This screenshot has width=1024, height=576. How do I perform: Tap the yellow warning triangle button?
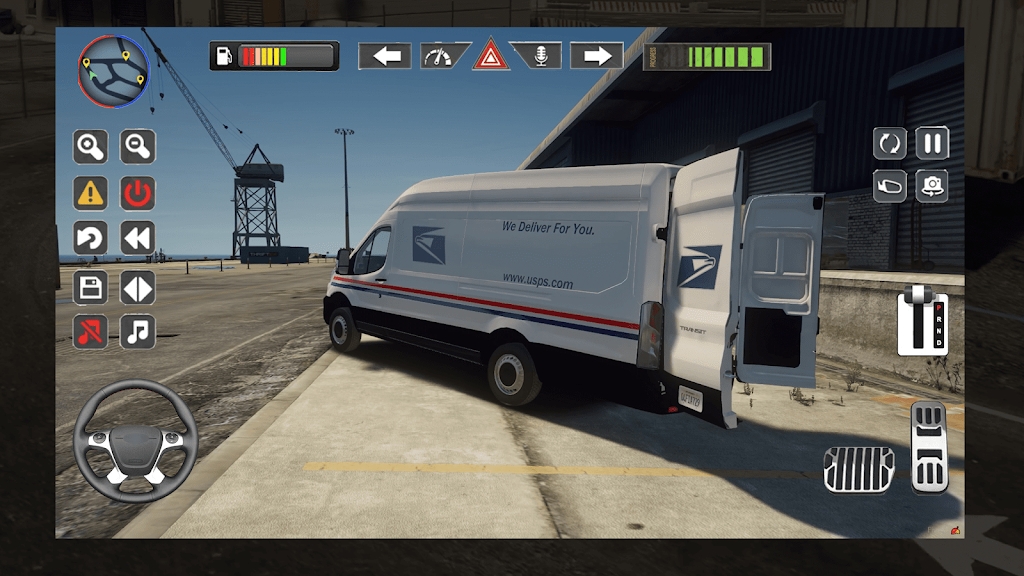(x=90, y=193)
